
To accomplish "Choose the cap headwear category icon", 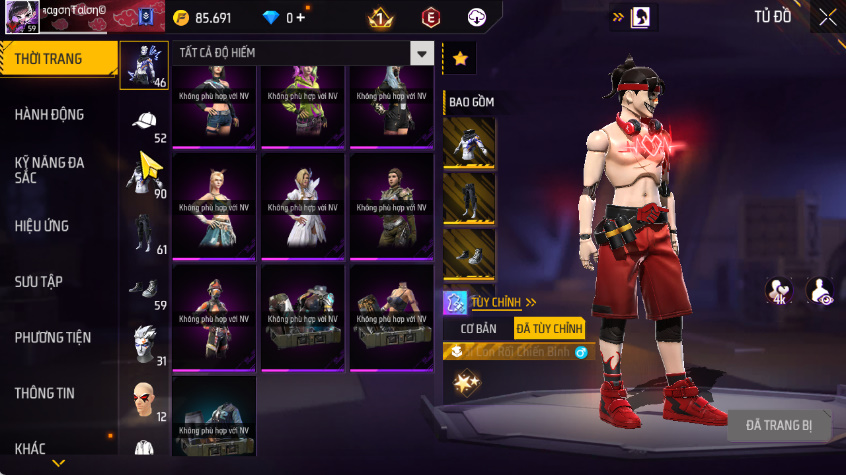I will pyautogui.click(x=145, y=122).
